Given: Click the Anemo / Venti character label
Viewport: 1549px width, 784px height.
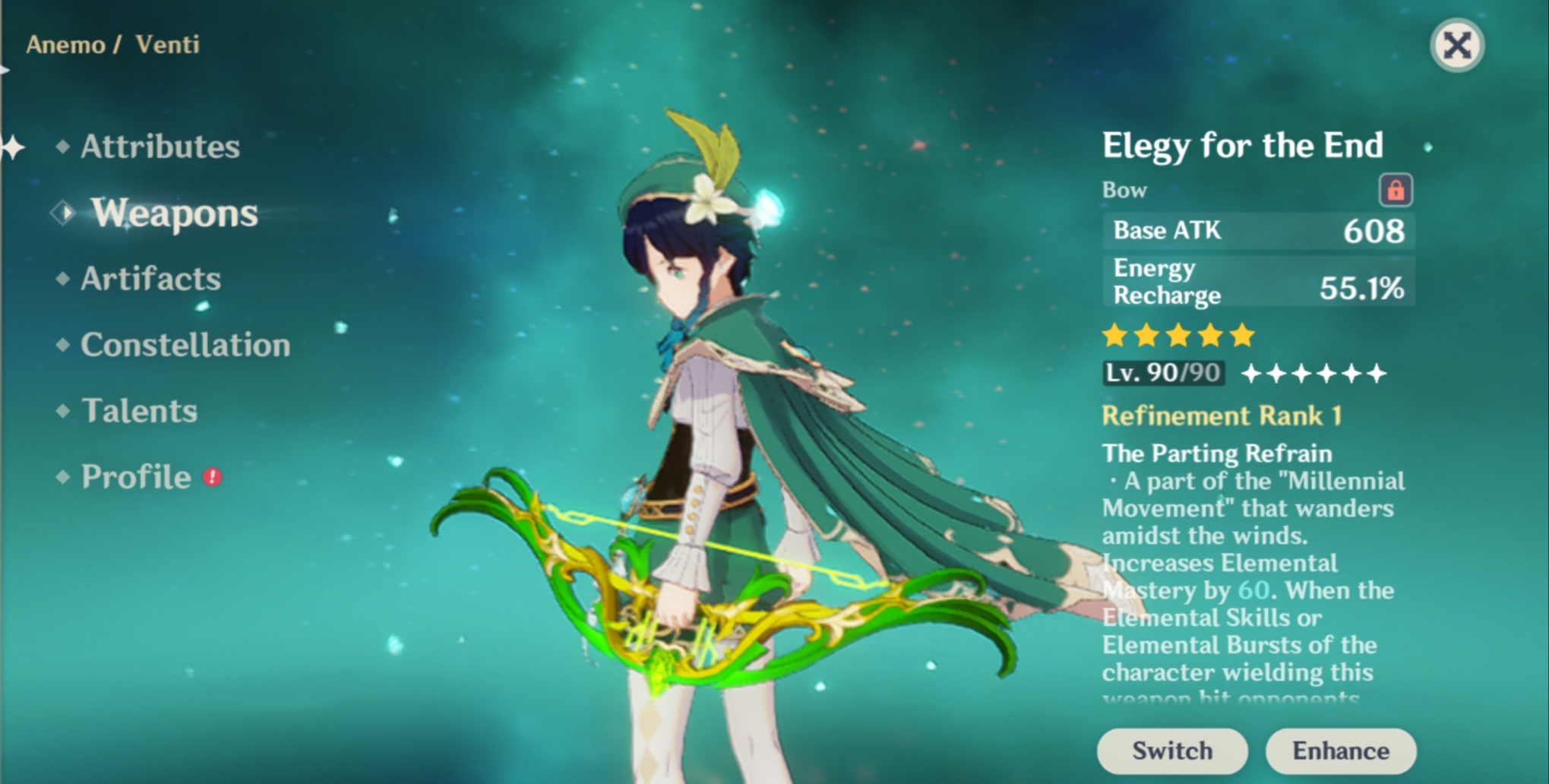Looking at the screenshot, I should pos(112,44).
